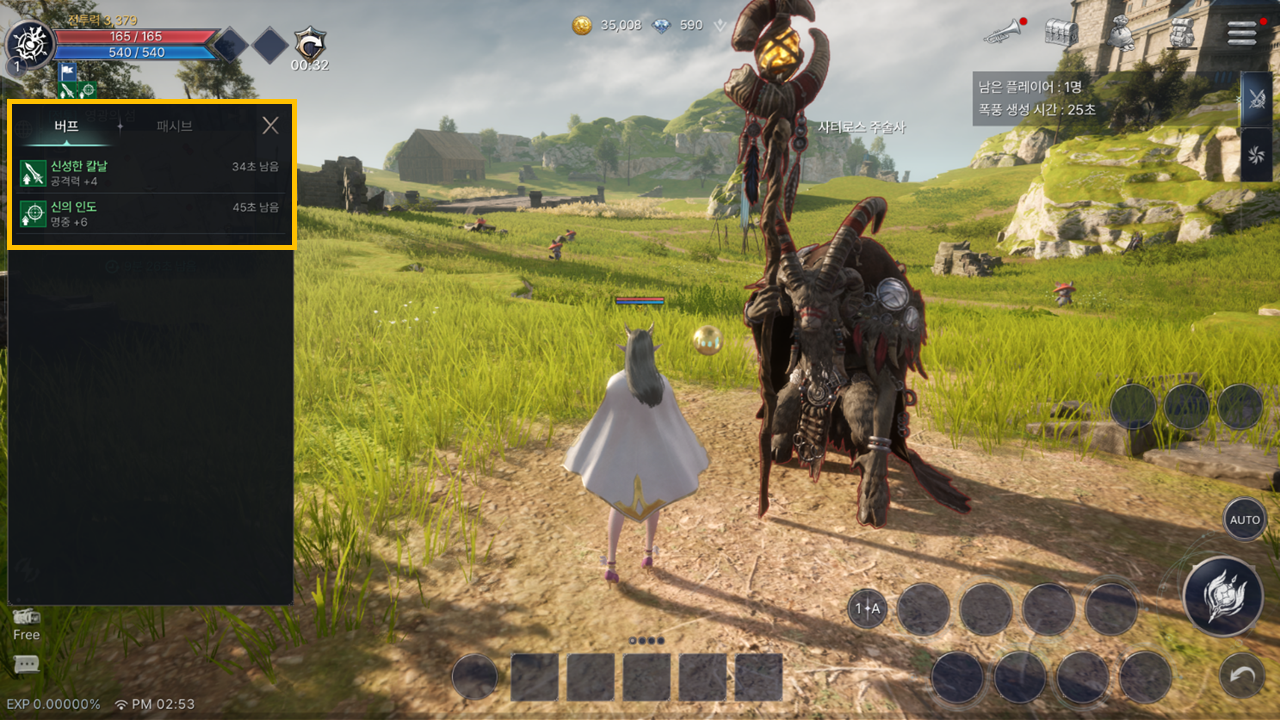Select the 버프 buff tab
This screenshot has height=720, width=1280.
(67, 126)
